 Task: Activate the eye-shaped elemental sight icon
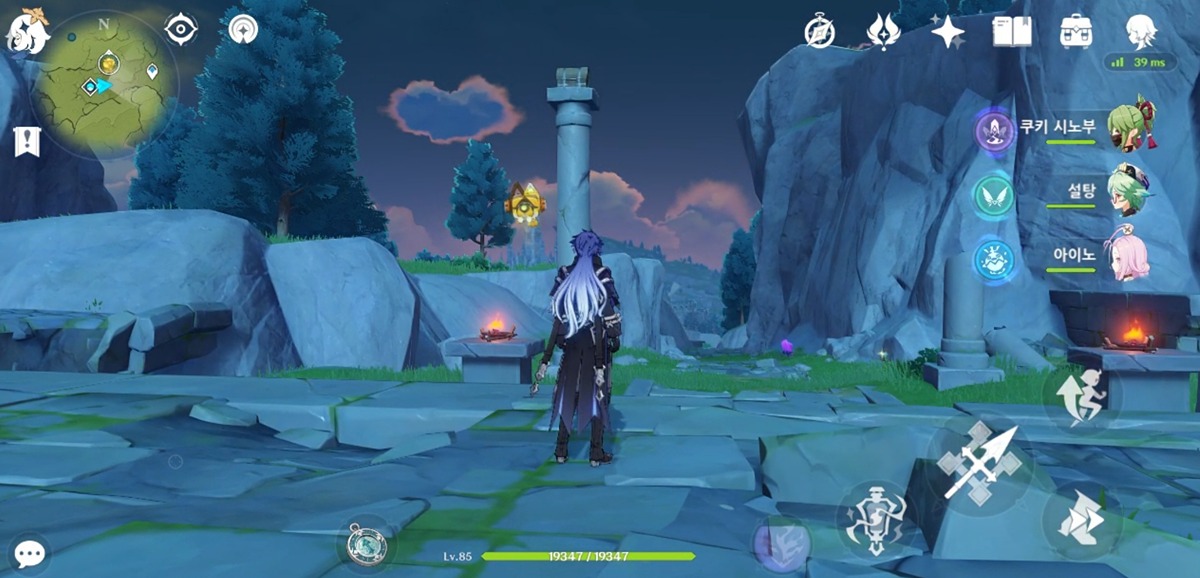pos(180,30)
